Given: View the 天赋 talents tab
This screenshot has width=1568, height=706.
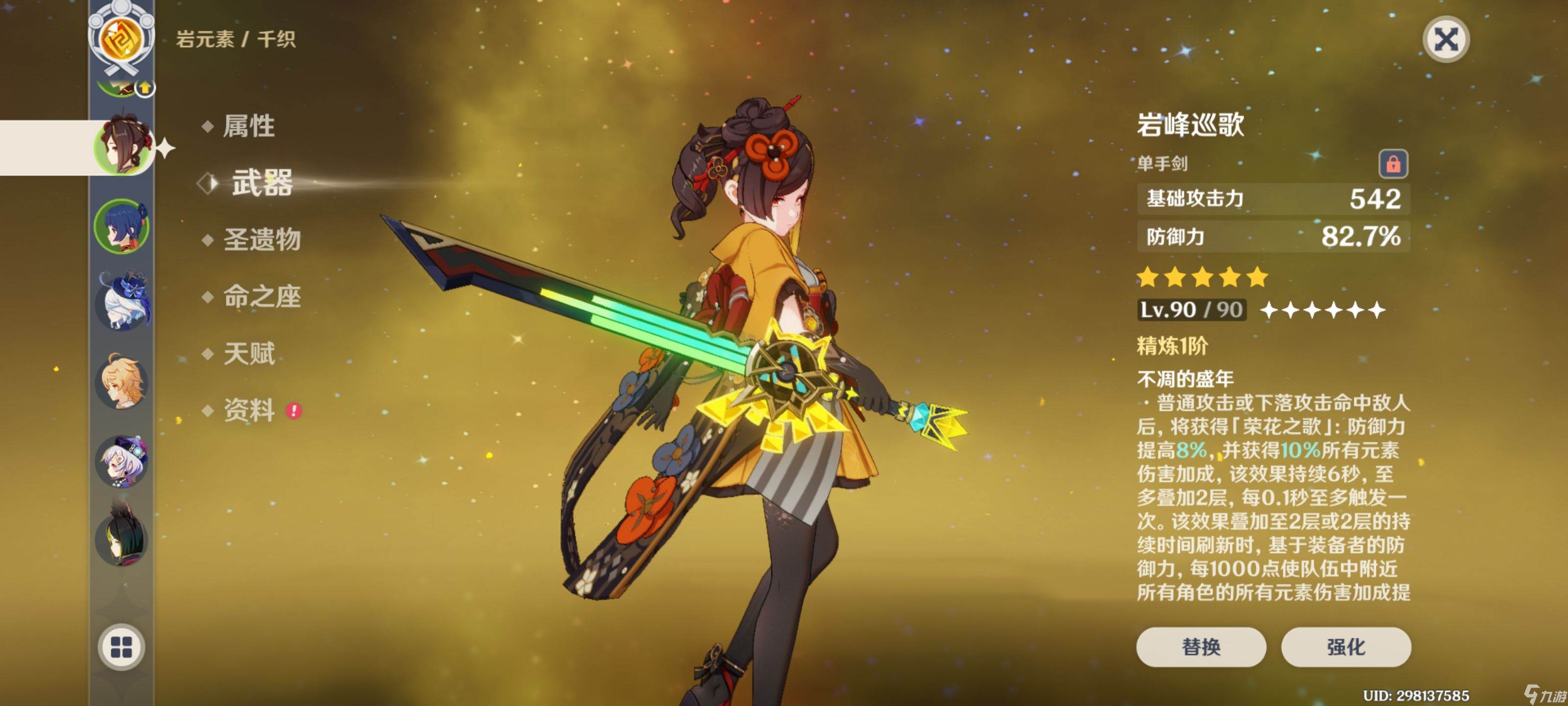Looking at the screenshot, I should coord(249,353).
